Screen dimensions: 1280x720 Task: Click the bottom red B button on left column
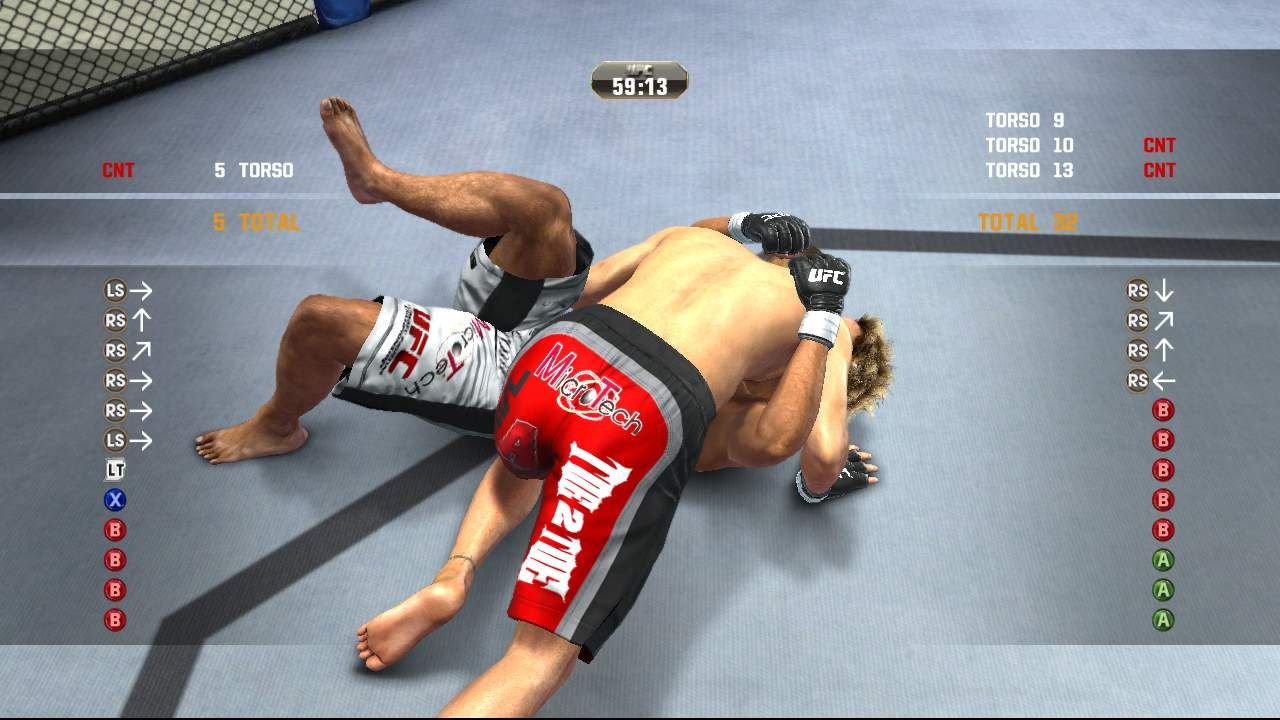[115, 620]
